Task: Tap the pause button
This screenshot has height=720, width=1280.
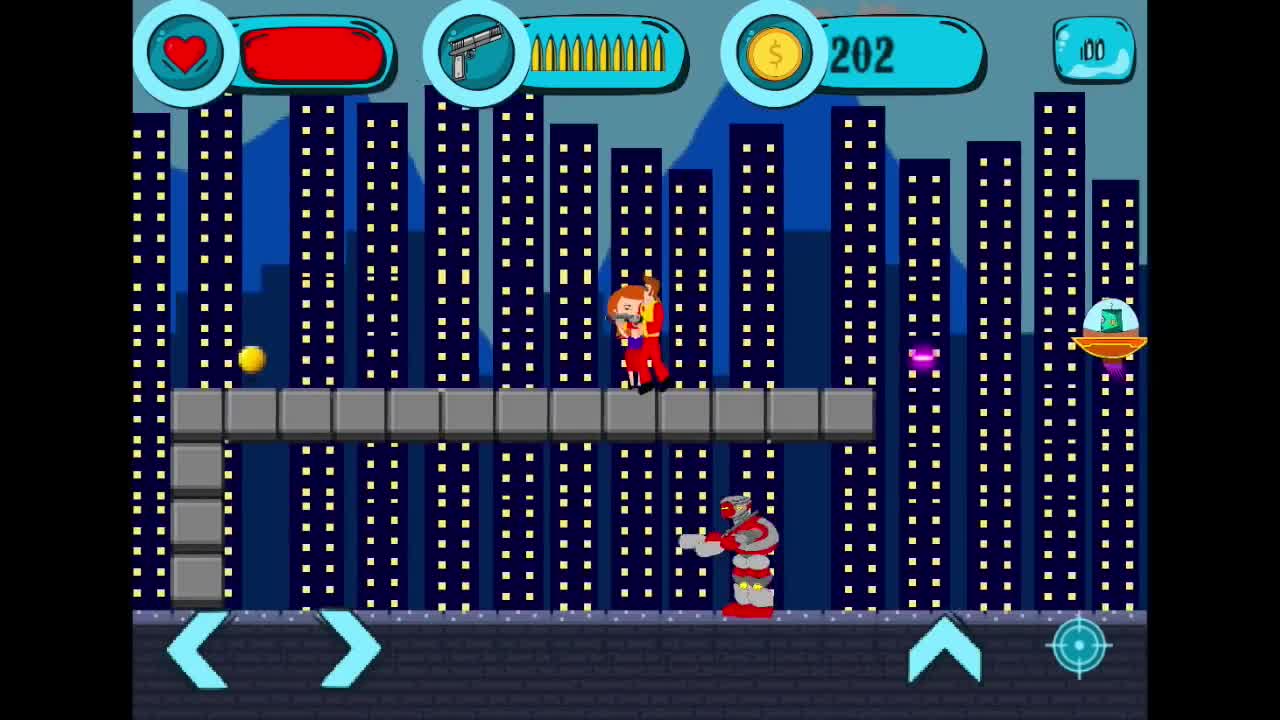Action: (1093, 50)
